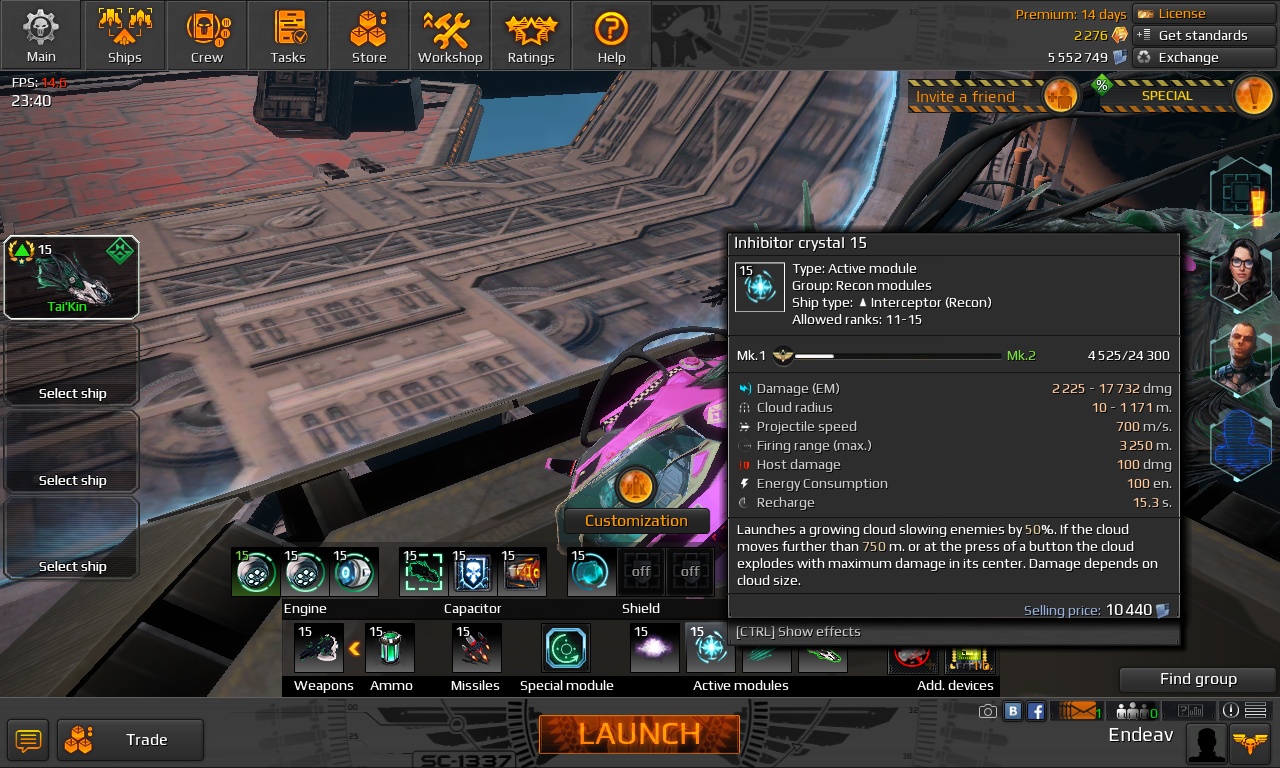Open the hamburger menu near the power icon

[1253, 710]
